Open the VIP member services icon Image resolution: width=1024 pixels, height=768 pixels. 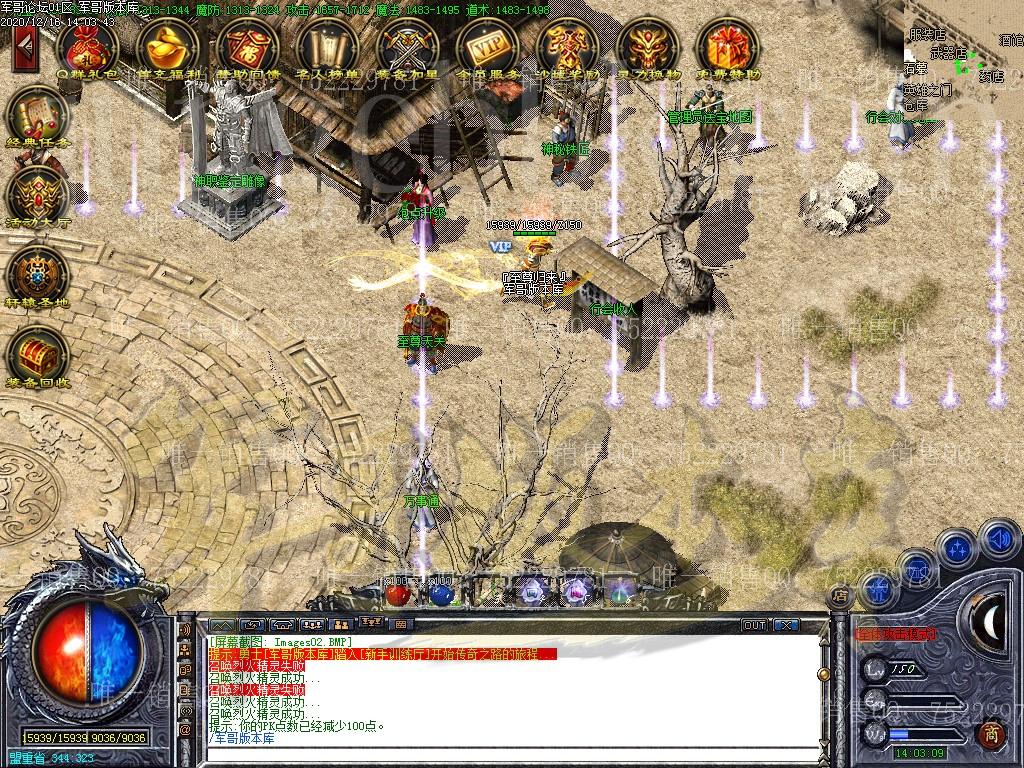(487, 46)
